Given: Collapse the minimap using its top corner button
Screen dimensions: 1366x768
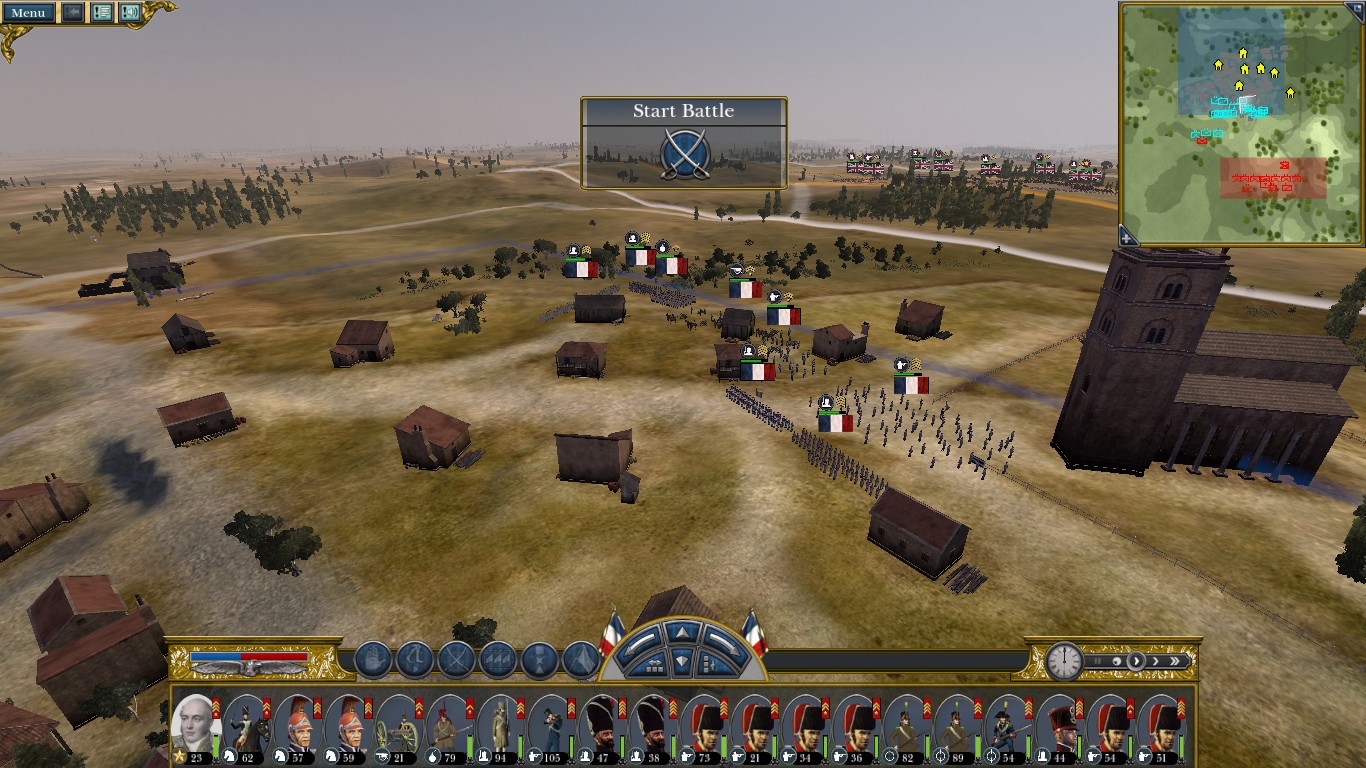Looking at the screenshot, I should 1357,7.
